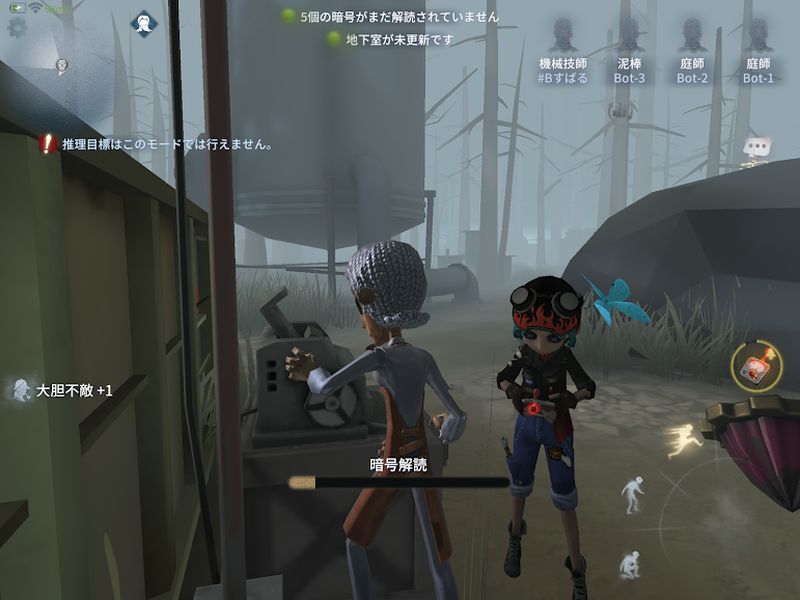Image resolution: width=800 pixels, height=600 pixels.
Task: Switch to the crouching stance
Action: tap(629, 565)
